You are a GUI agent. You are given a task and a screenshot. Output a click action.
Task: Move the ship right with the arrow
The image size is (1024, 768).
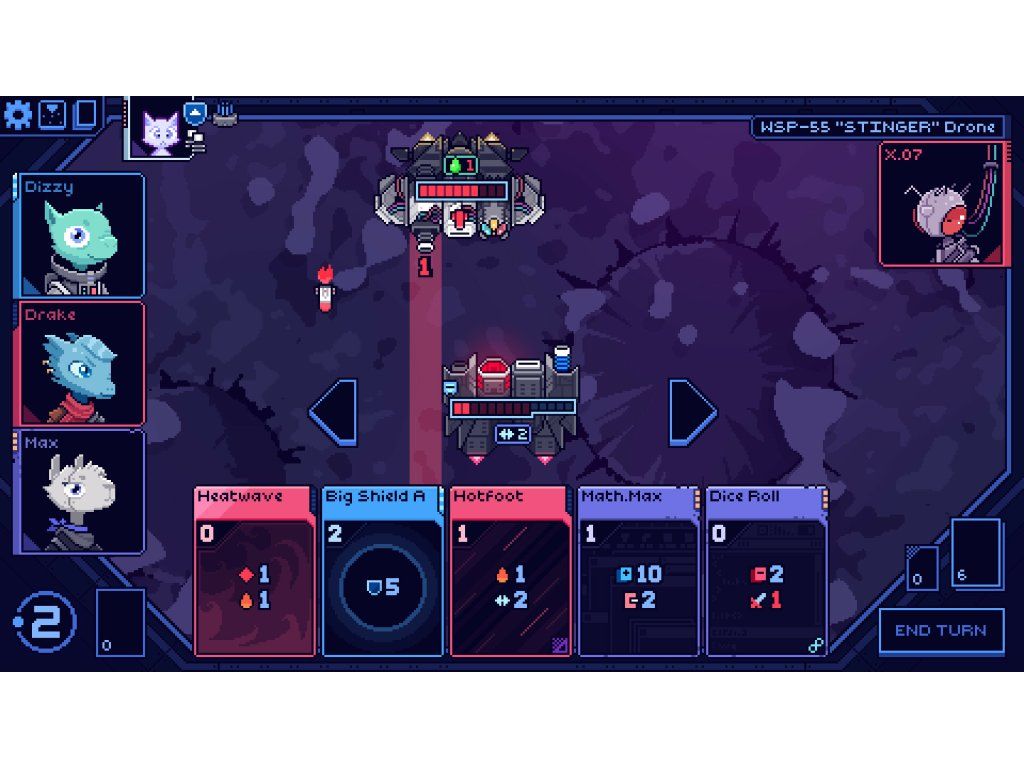692,411
